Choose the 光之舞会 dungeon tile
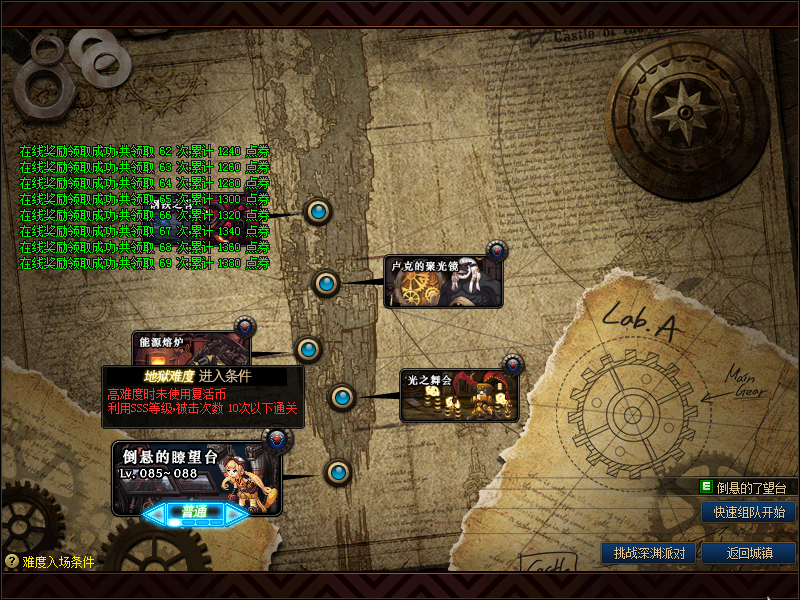800x600 pixels. (459, 396)
